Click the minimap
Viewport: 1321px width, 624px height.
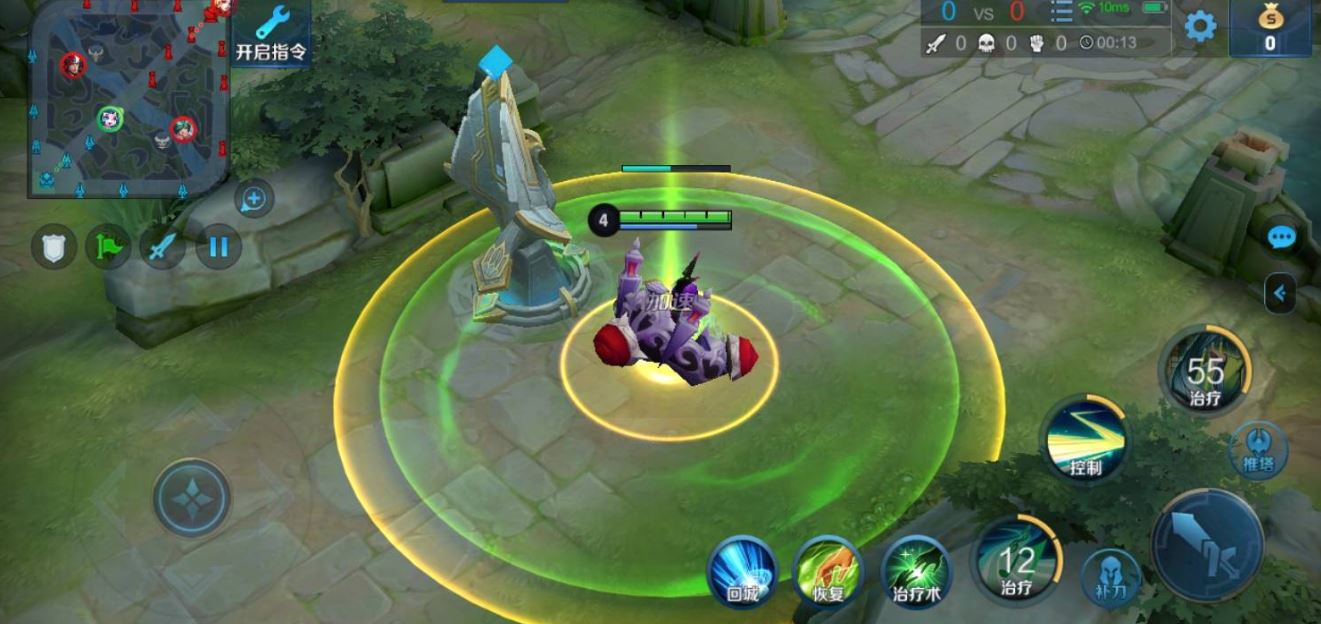[128, 97]
